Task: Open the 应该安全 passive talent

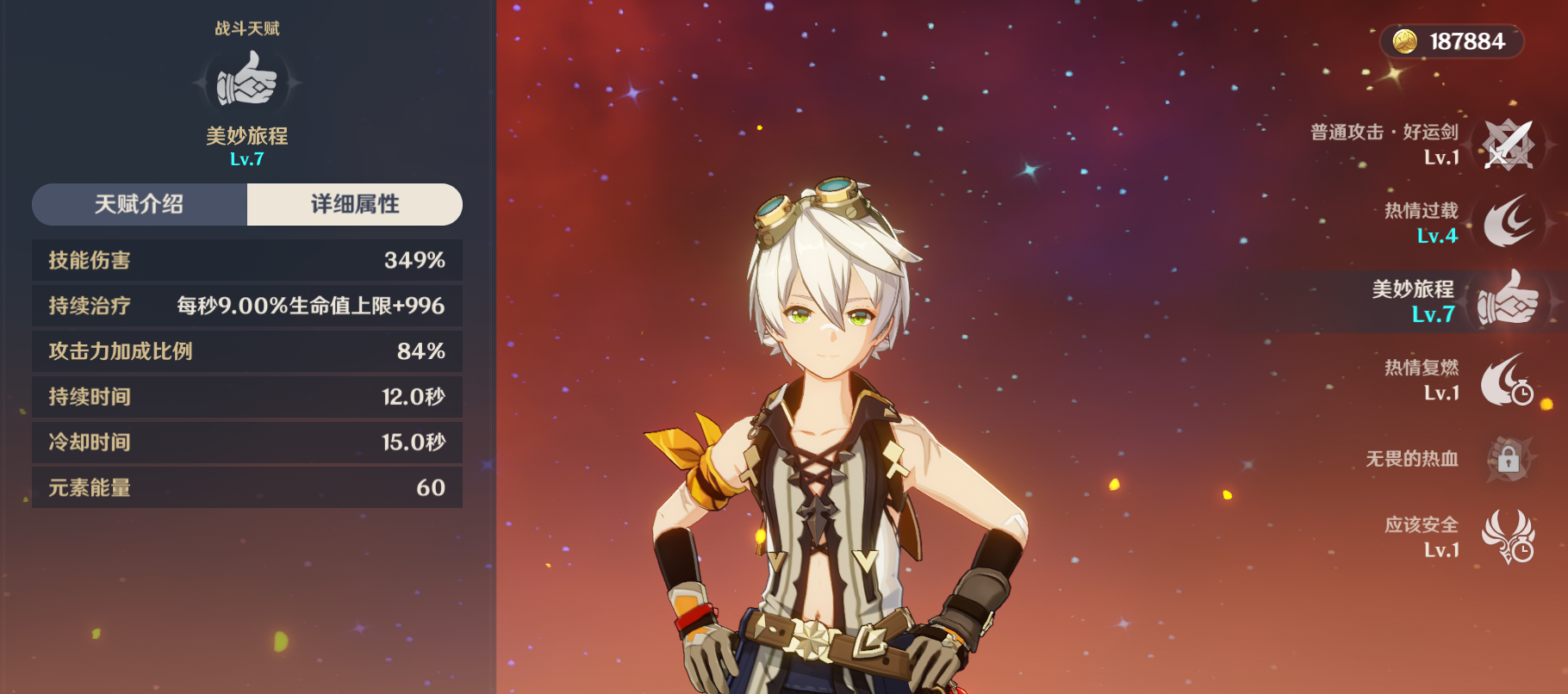Action: click(x=1508, y=536)
